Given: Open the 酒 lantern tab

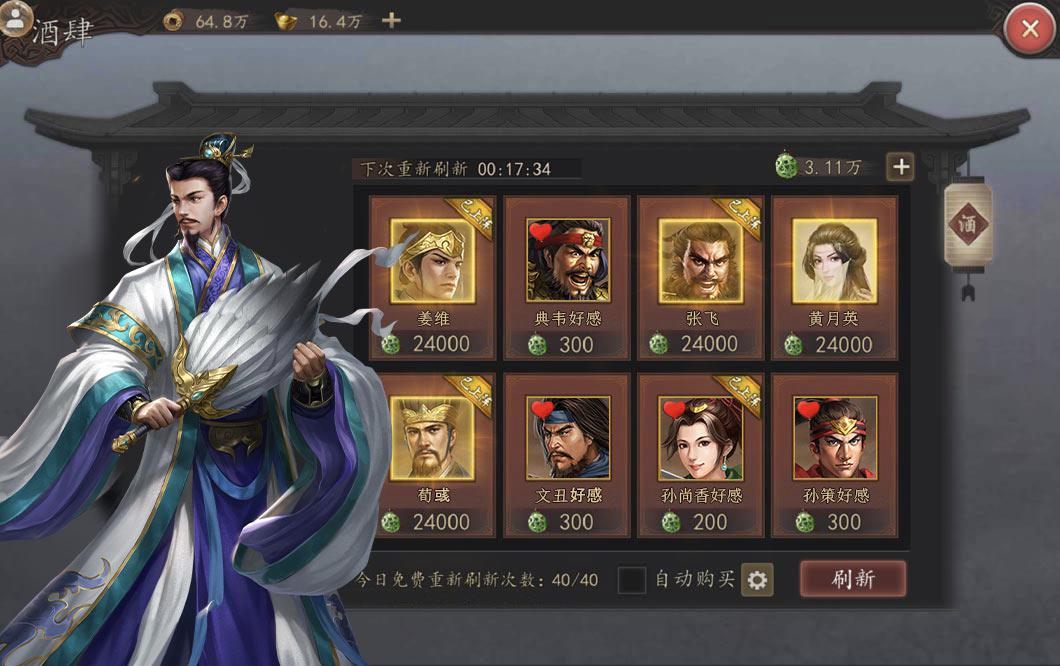Looking at the screenshot, I should coord(966,224).
